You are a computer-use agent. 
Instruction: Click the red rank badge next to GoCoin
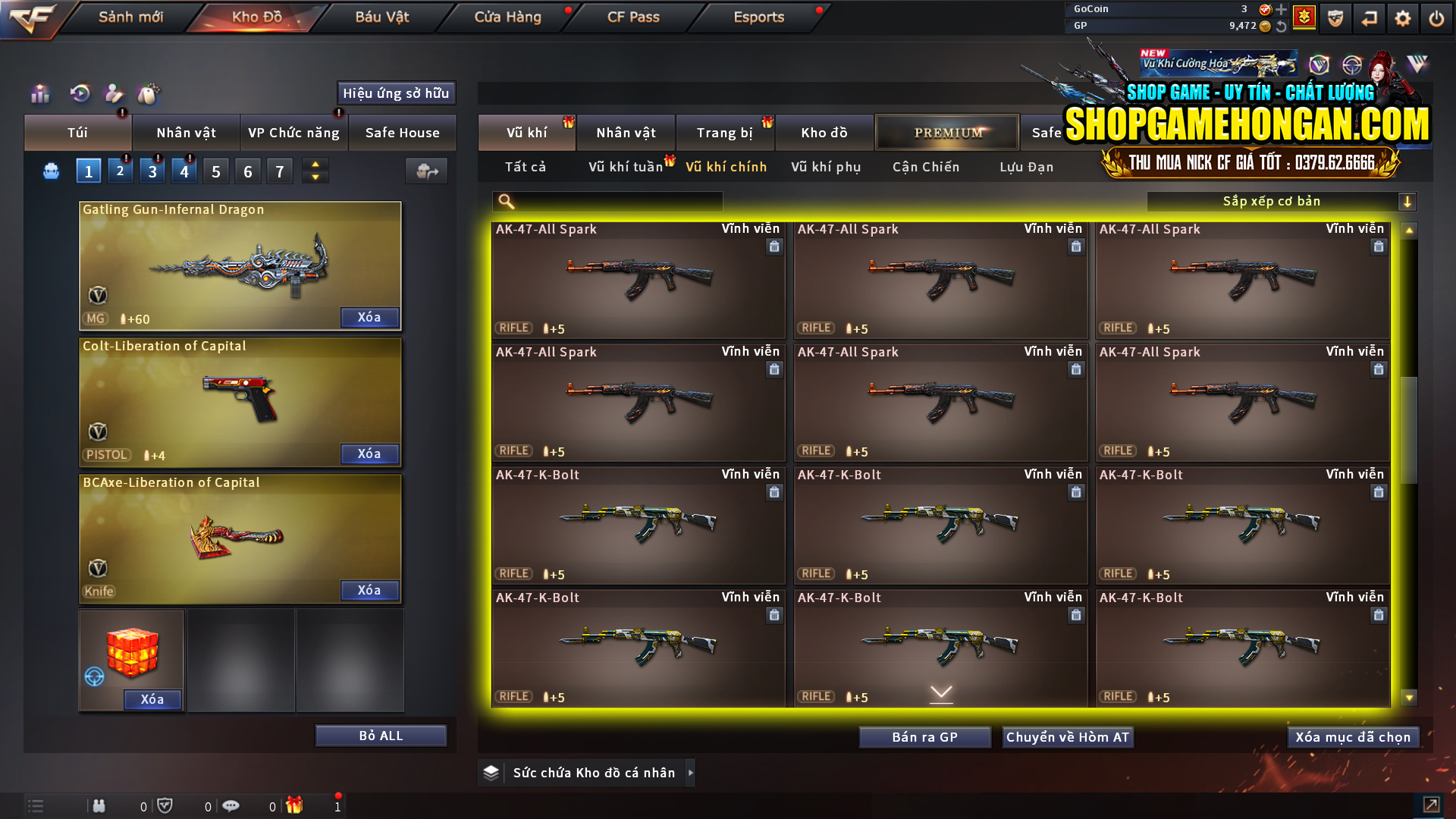click(x=1304, y=17)
